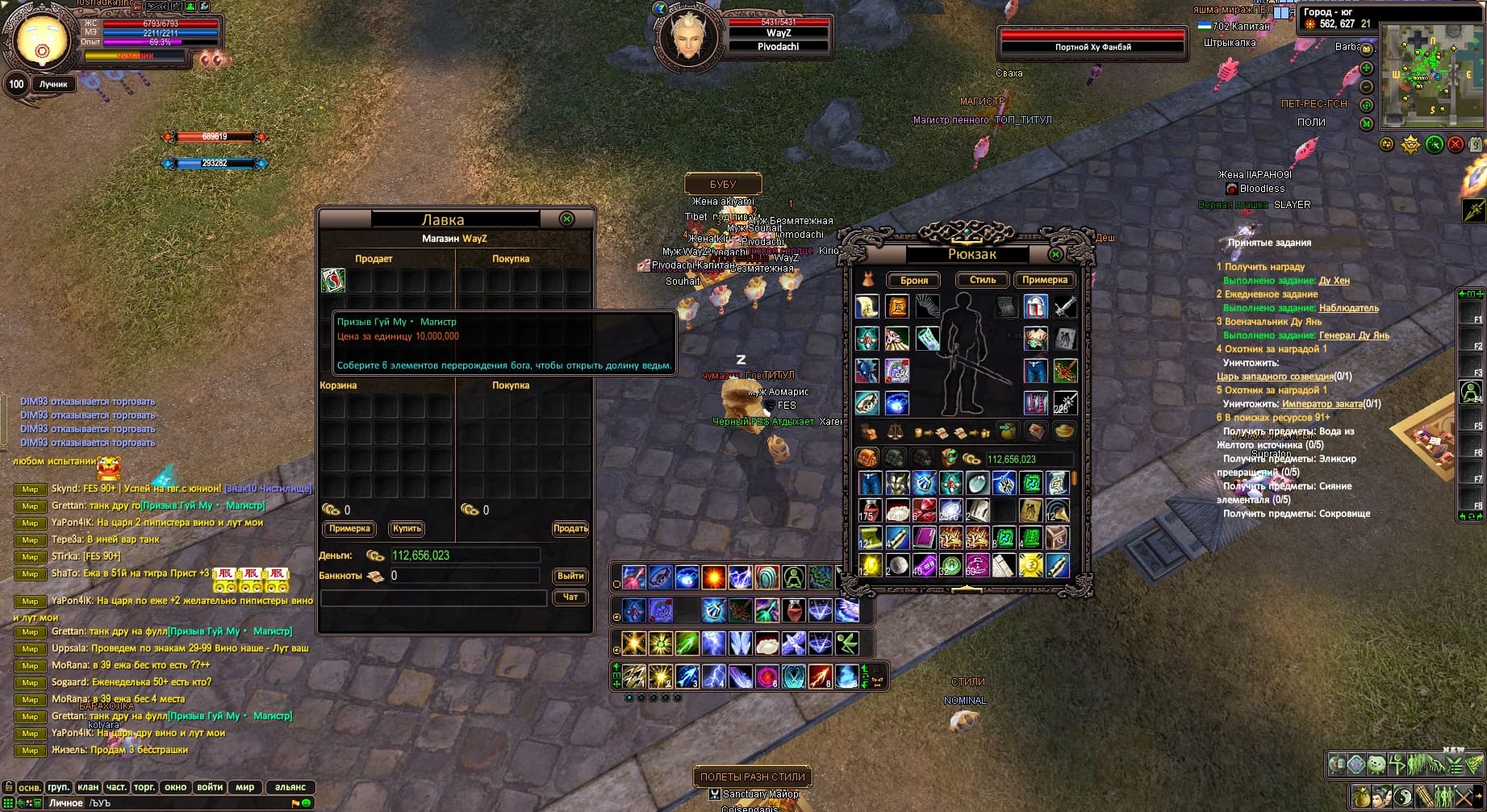Select the альянс chat channel tab
This screenshot has height=812, width=1487.
point(290,787)
